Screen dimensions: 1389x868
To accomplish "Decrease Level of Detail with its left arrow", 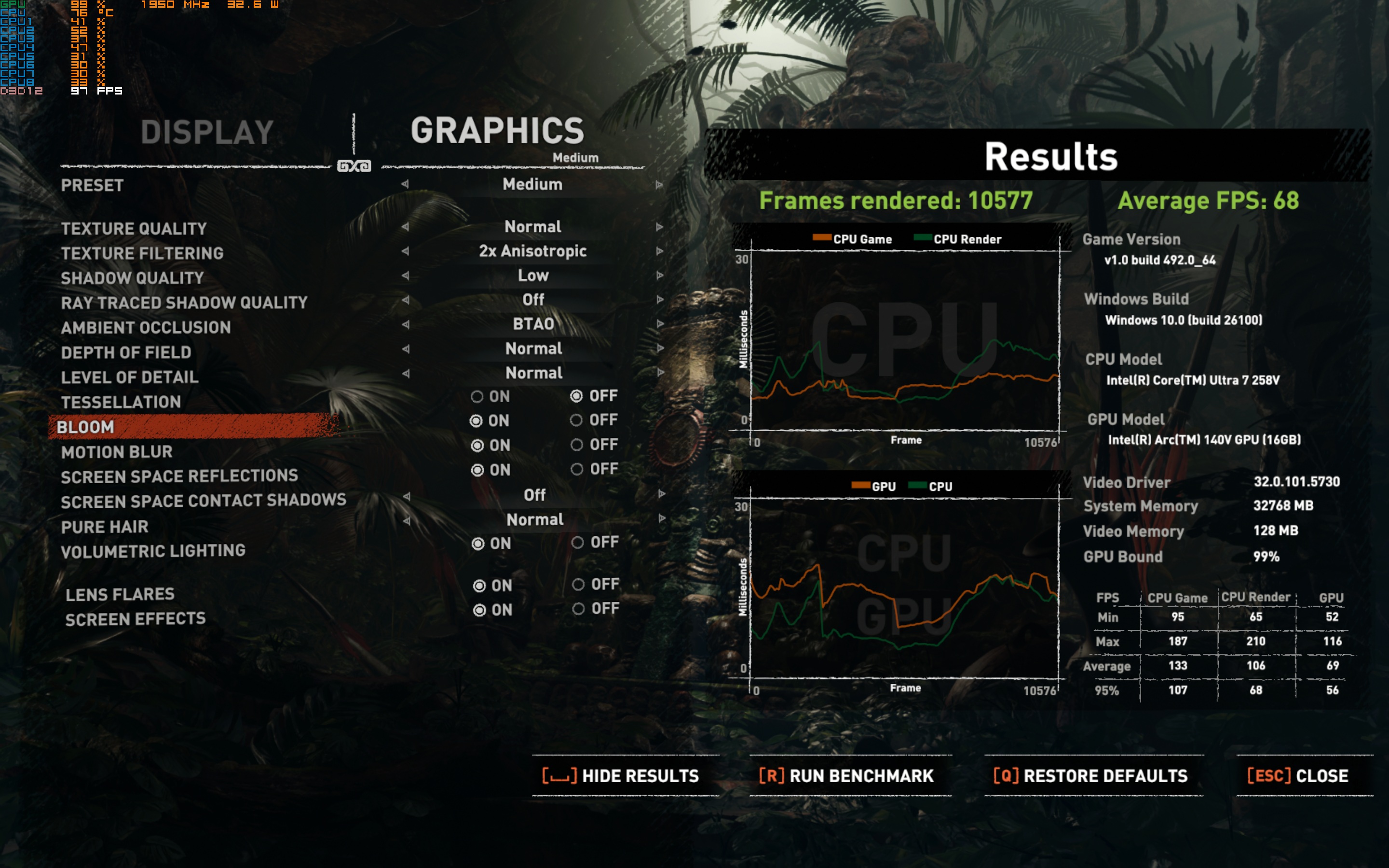I will pyautogui.click(x=406, y=373).
